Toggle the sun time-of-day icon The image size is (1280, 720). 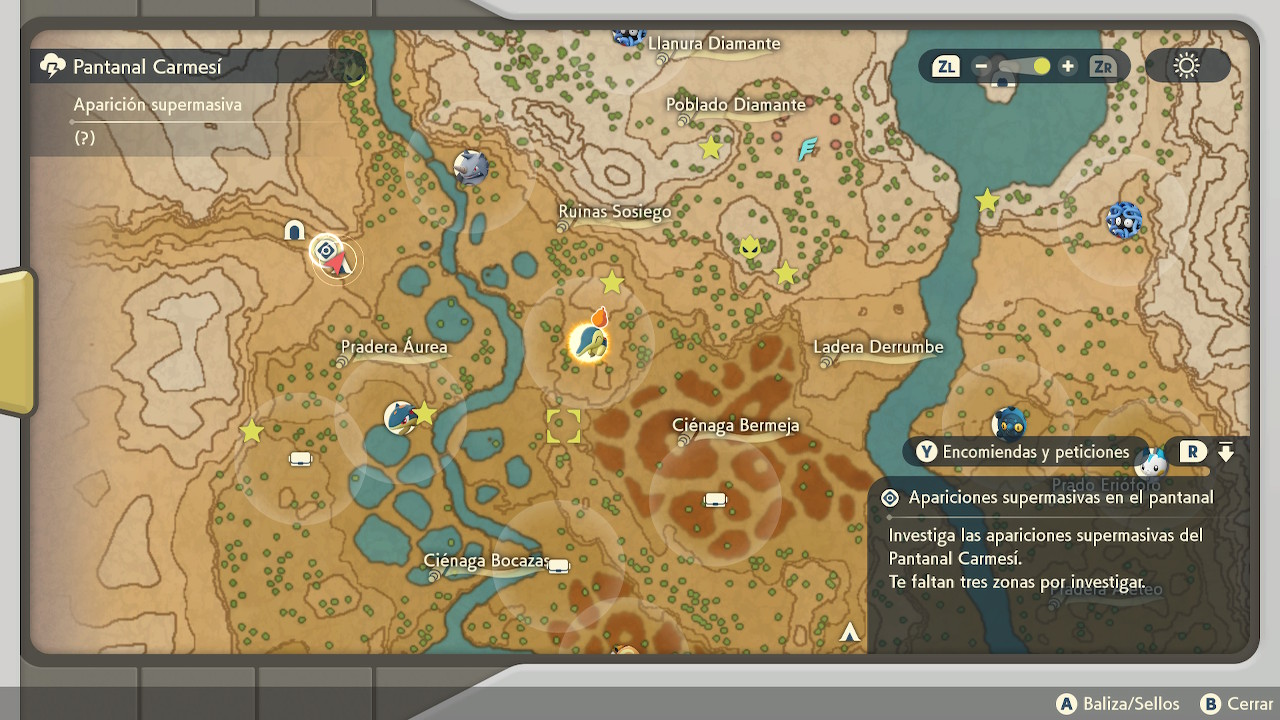pyautogui.click(x=1186, y=67)
